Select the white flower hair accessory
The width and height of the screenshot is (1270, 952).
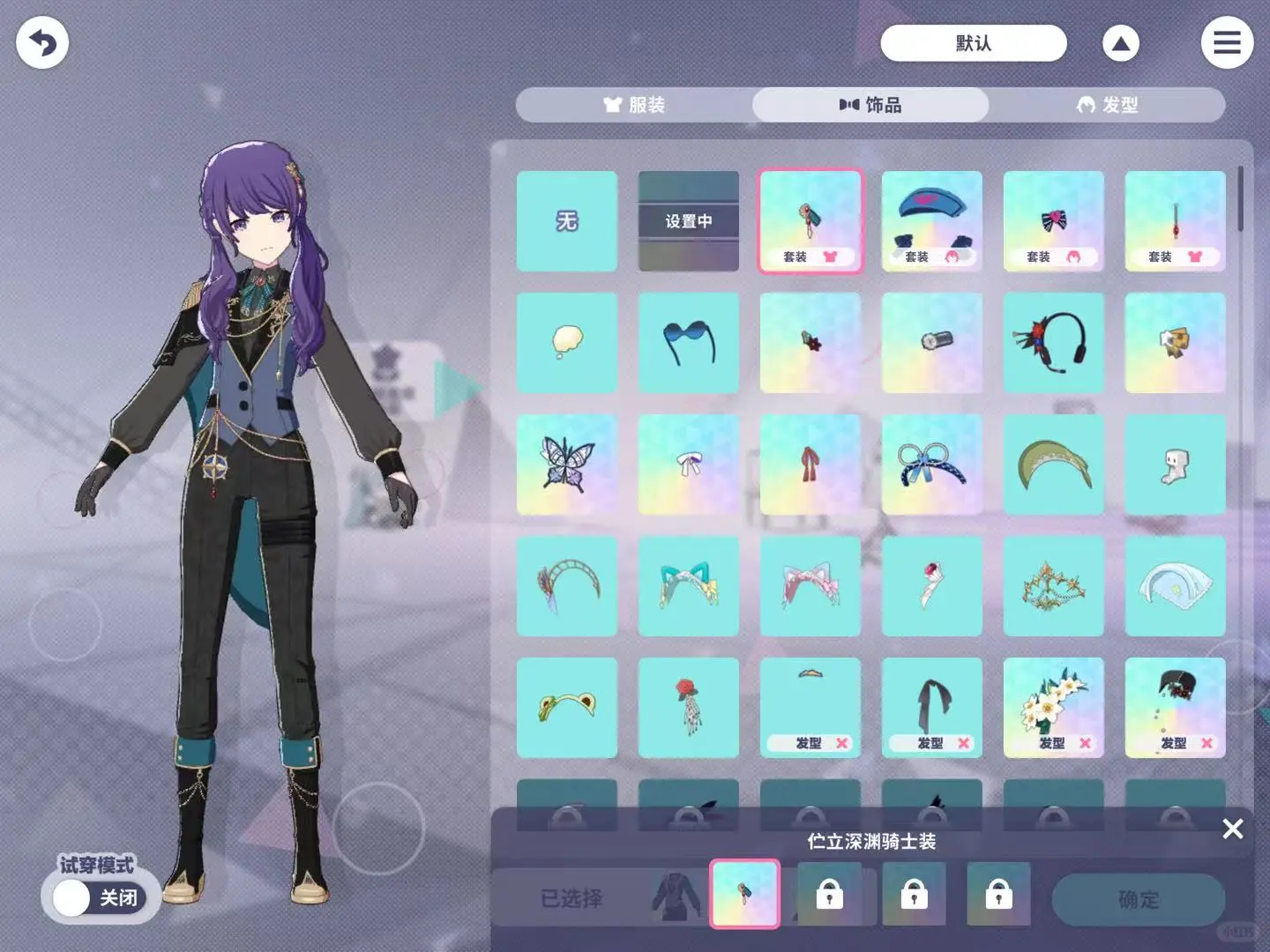coord(1054,708)
